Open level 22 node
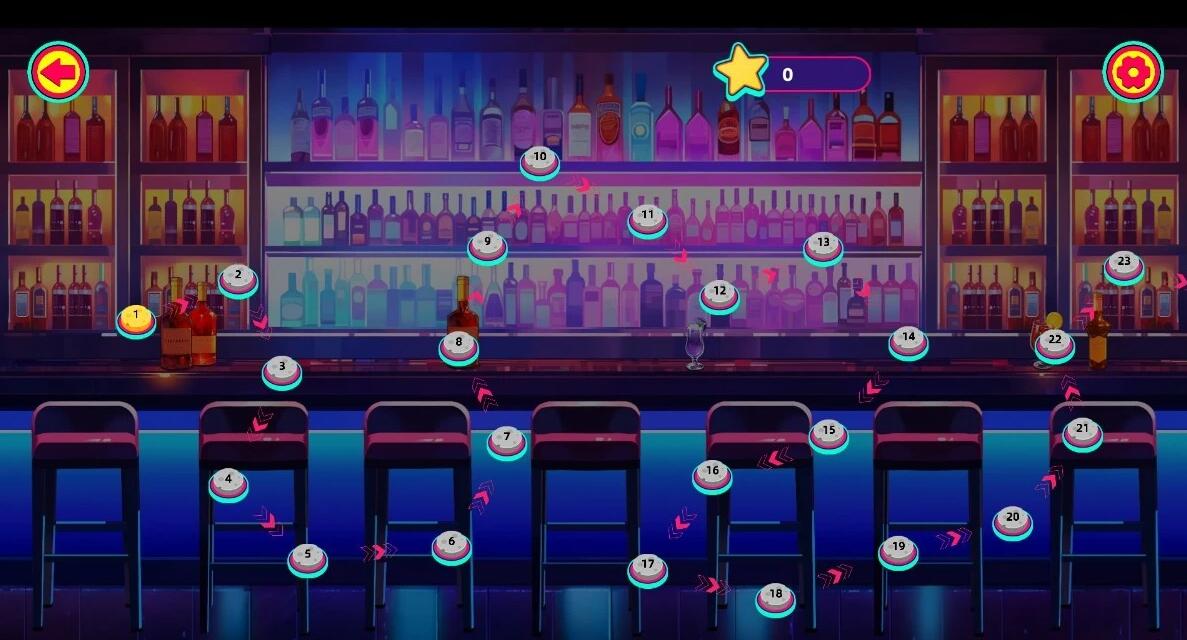Screen dimensions: 1187x640 1055,344
